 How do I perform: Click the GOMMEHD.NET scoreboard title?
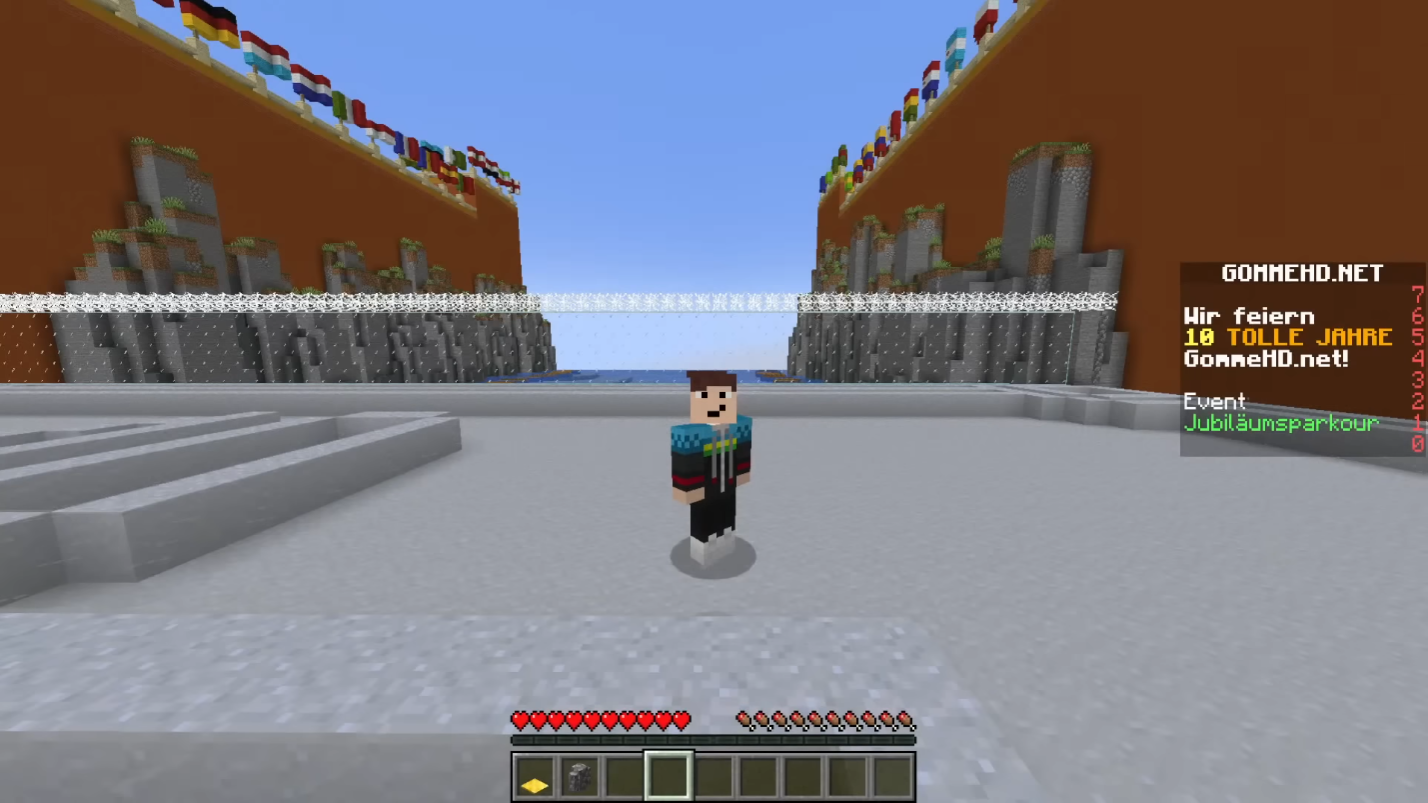tap(1302, 273)
